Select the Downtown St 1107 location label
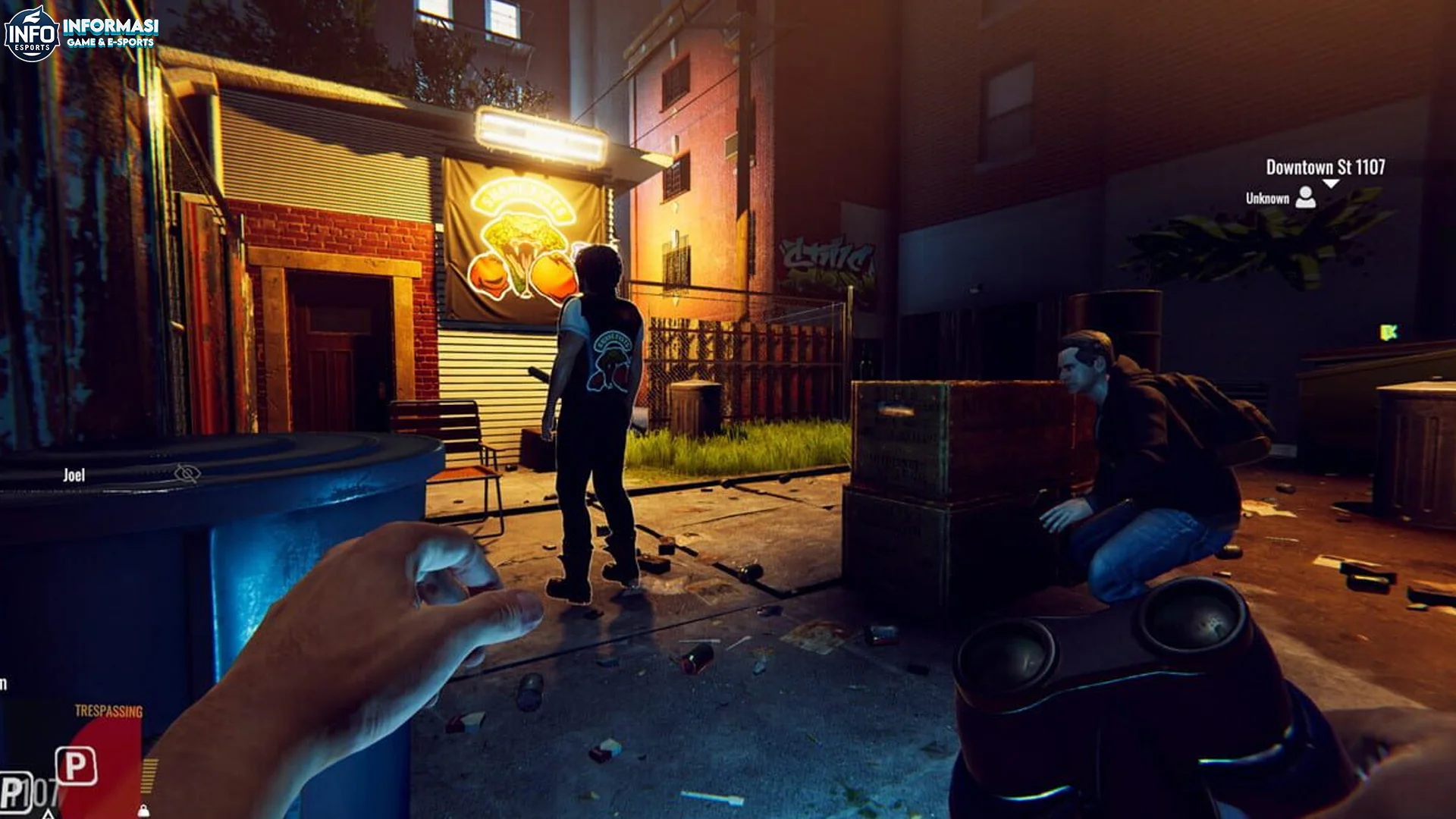This screenshot has height=819, width=1456. point(1326,166)
